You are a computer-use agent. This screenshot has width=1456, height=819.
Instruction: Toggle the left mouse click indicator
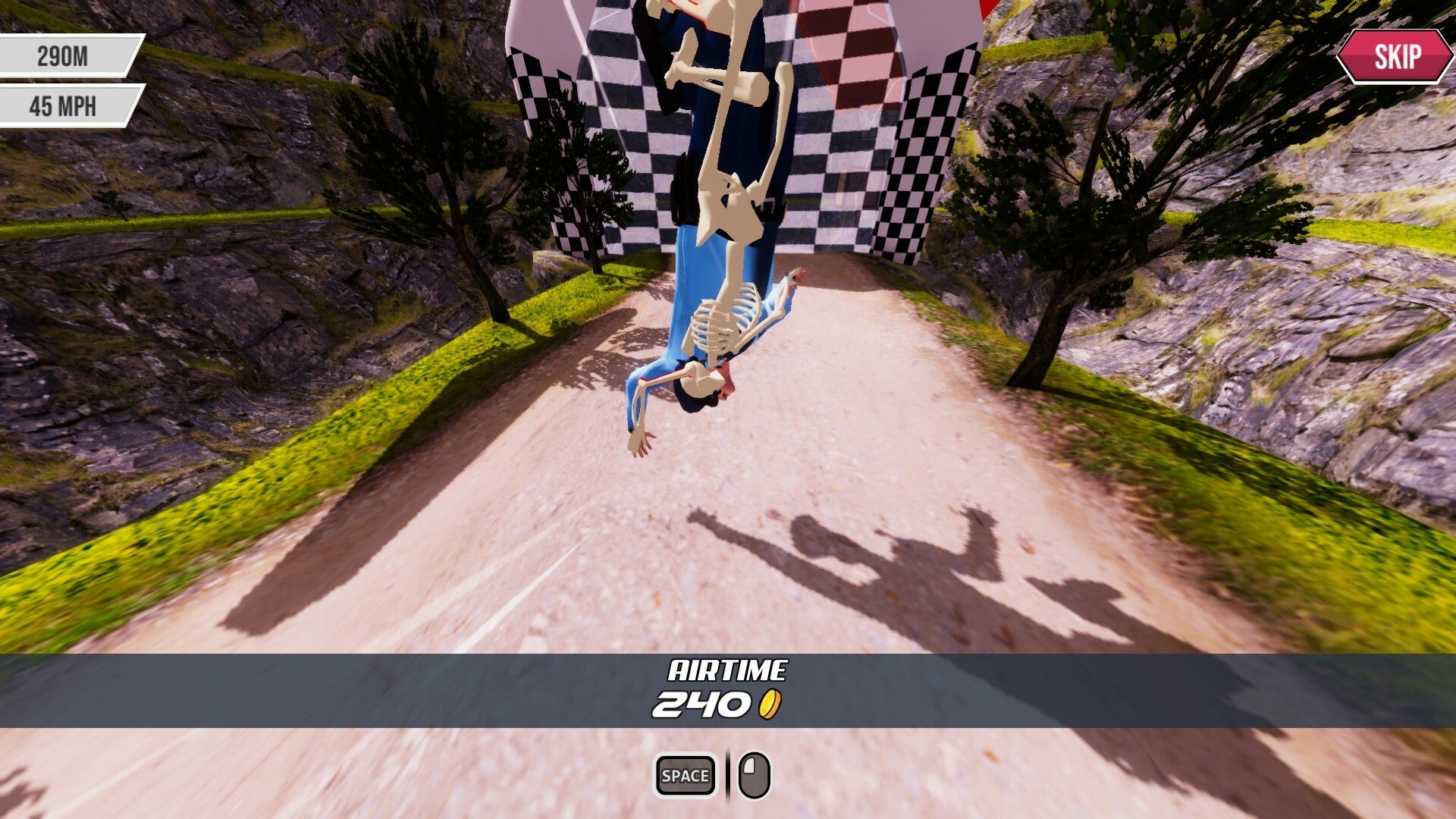(x=755, y=774)
